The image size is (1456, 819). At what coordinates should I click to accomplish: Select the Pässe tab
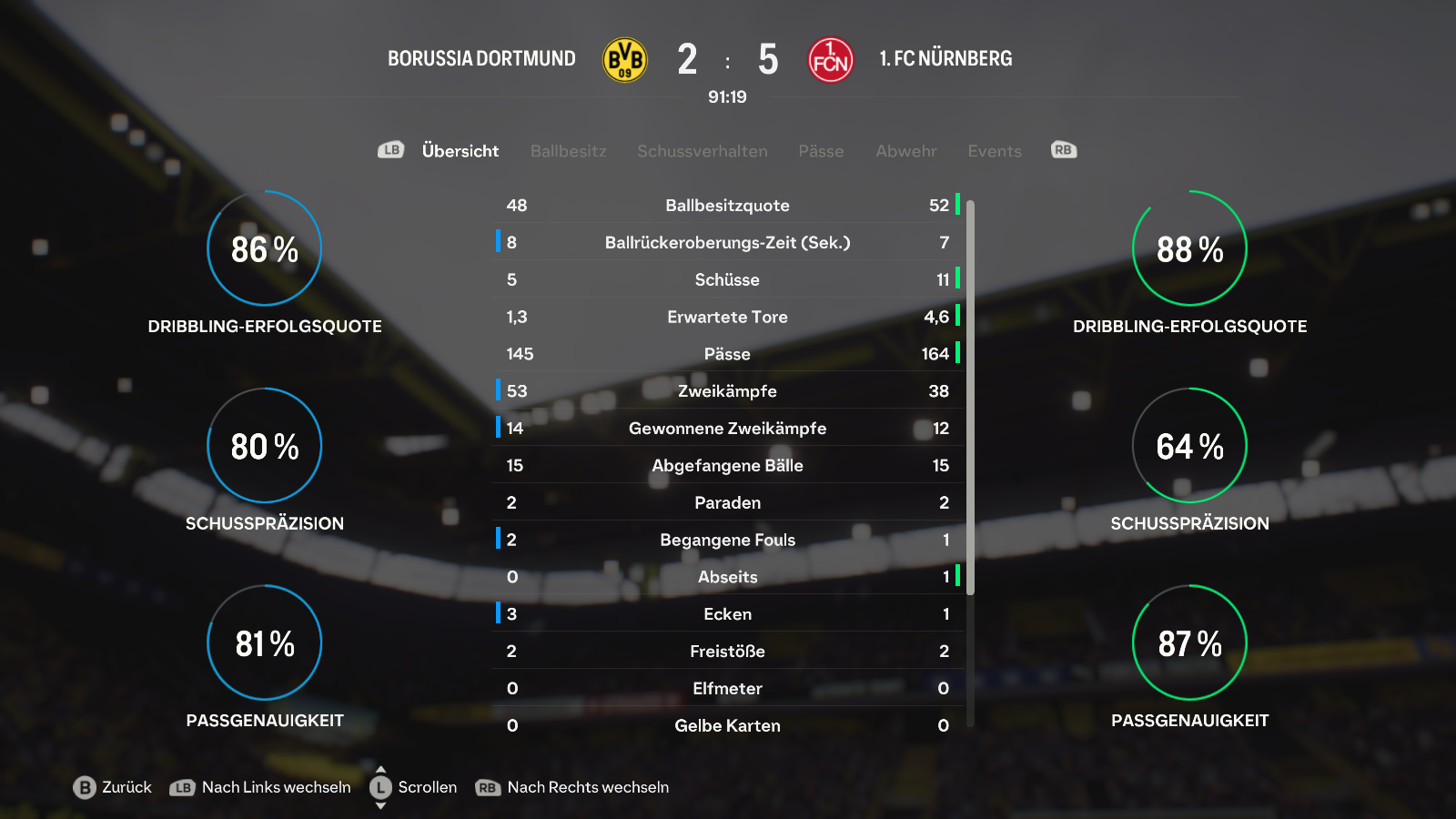pyautogui.click(x=821, y=151)
